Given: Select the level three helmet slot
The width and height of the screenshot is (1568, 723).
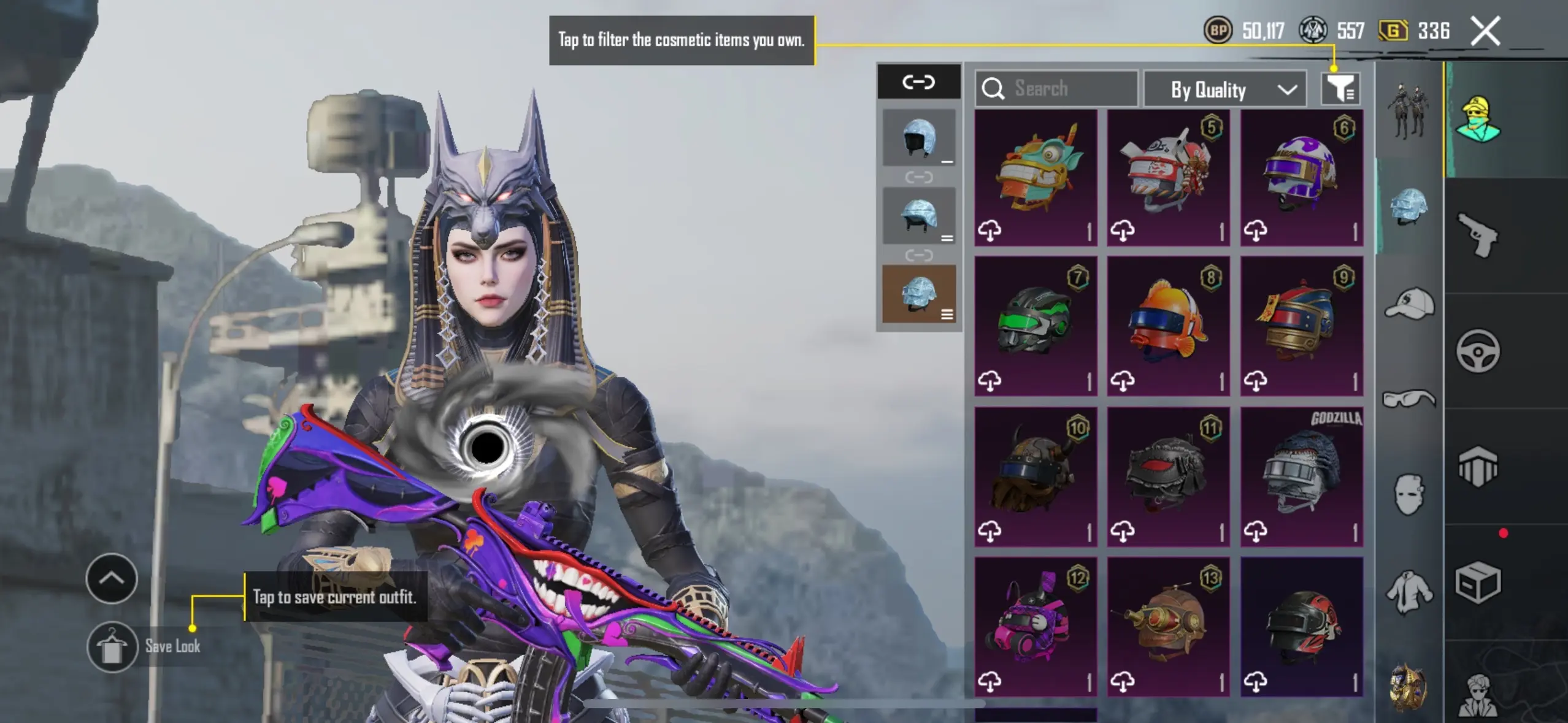Looking at the screenshot, I should pos(919,294).
